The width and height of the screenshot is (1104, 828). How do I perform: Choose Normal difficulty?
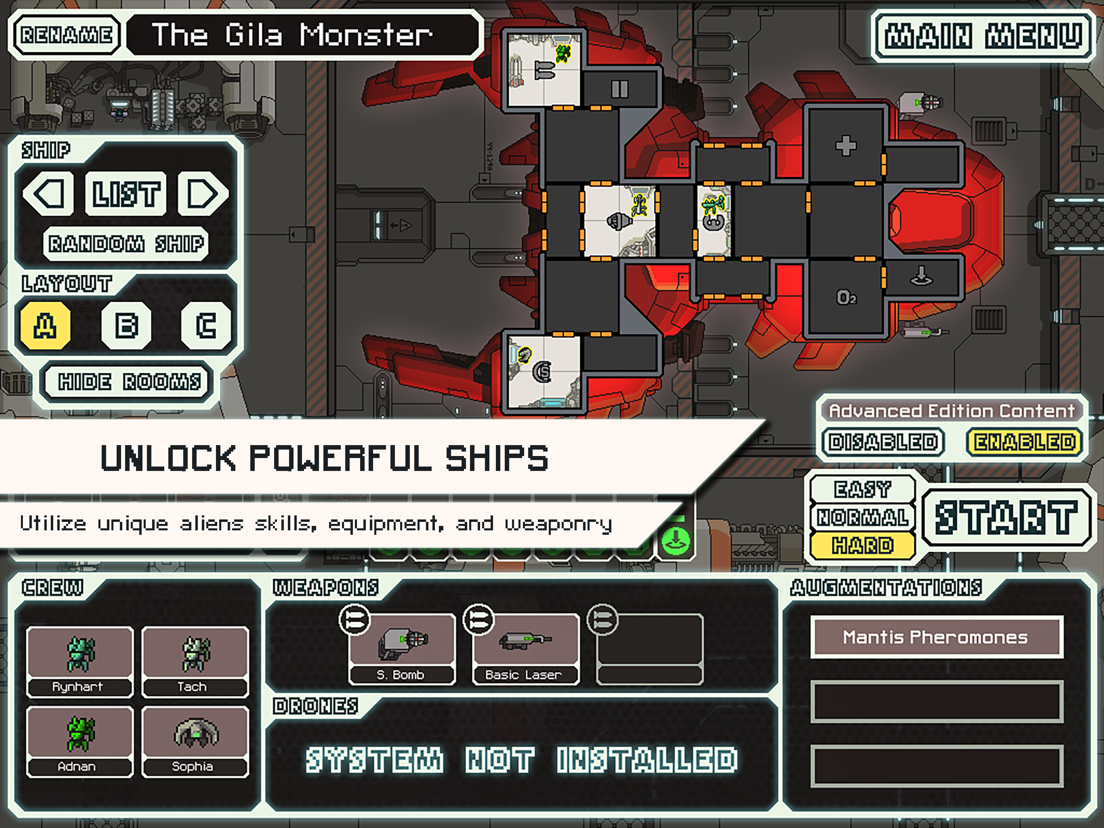coord(862,518)
